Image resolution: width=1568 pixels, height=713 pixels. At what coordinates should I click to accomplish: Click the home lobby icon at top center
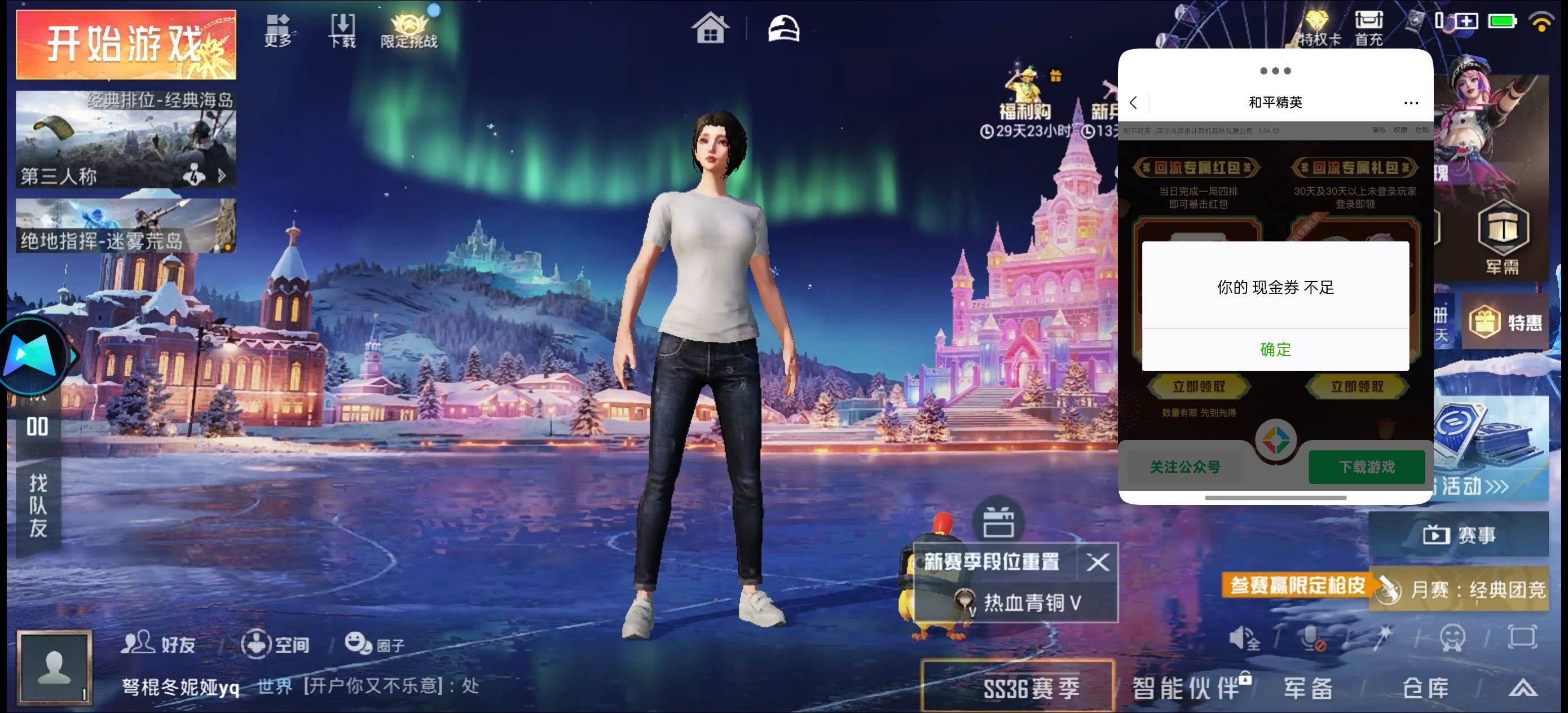[711, 28]
